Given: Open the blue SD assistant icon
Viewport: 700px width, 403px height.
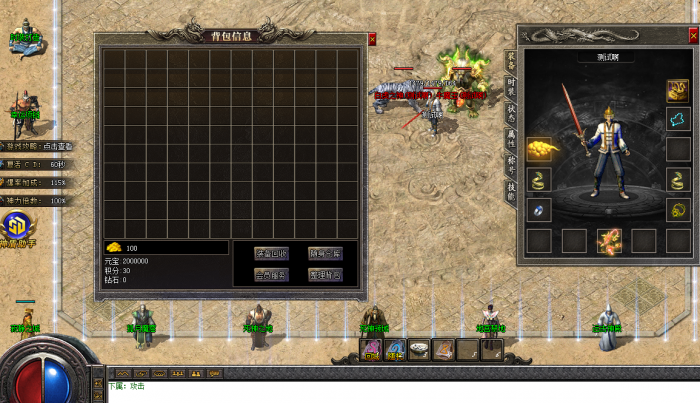Looking at the screenshot, I should pos(15,225).
